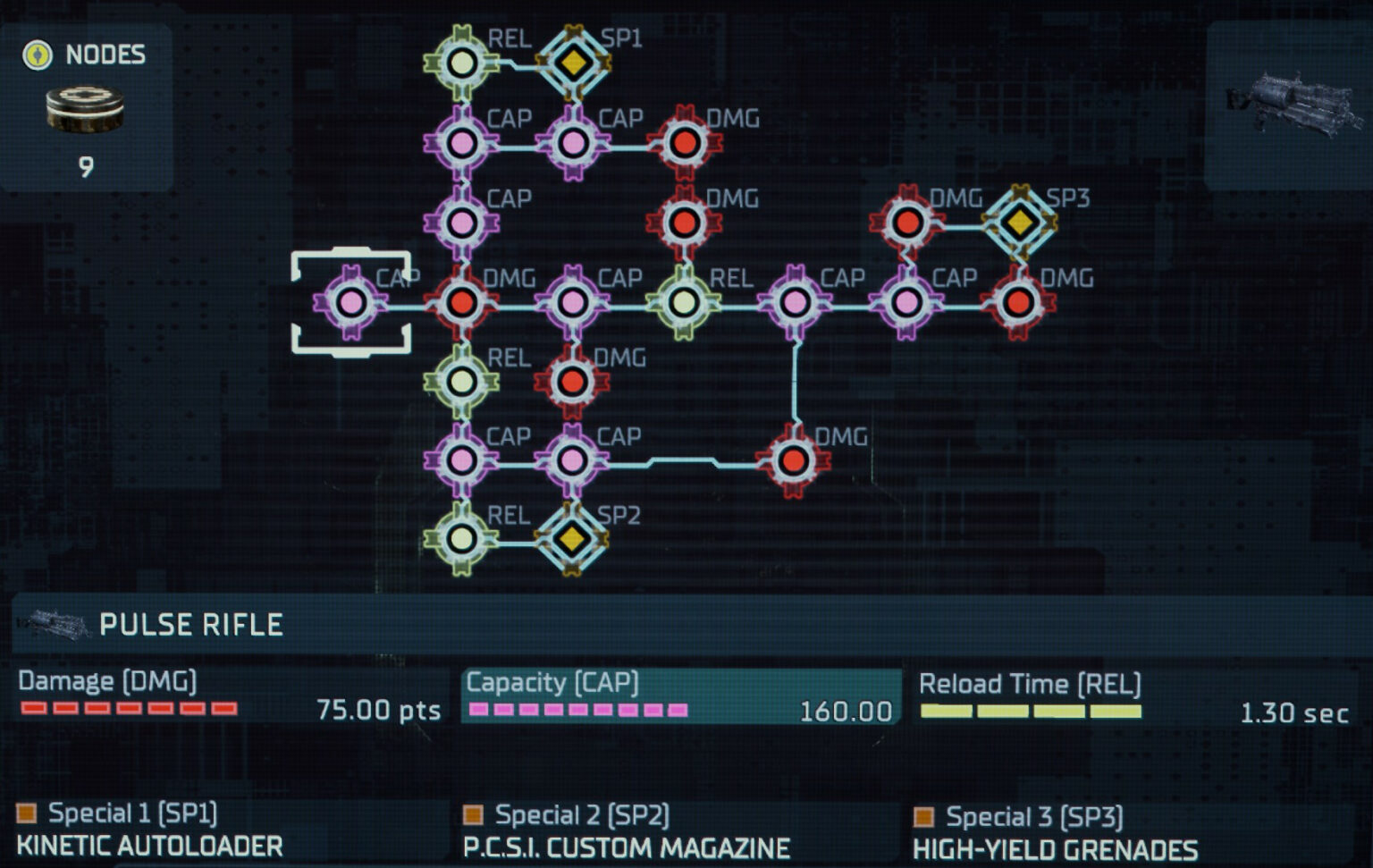
Task: Toggle the REL node below the starting CAP node
Action: [x=460, y=382]
